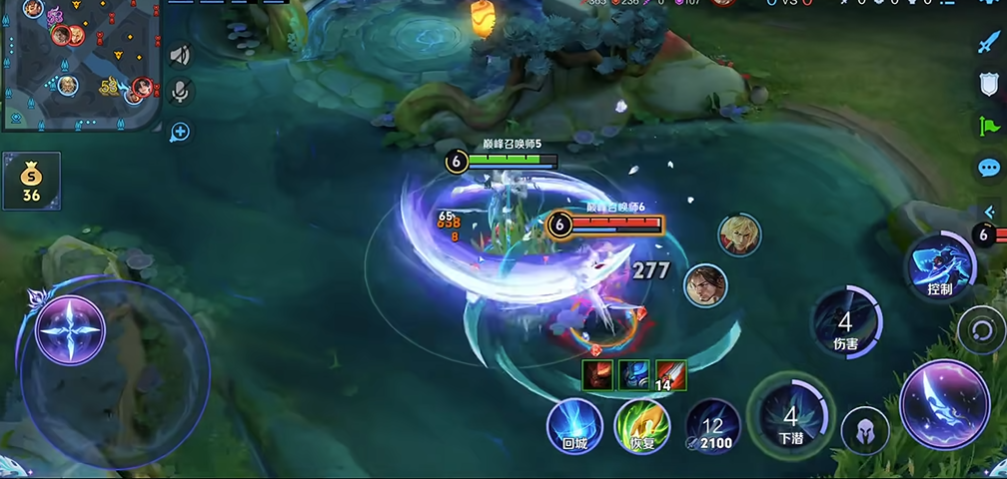Trigger the 伤害 damage skill
The image size is (1007, 479).
[846, 323]
